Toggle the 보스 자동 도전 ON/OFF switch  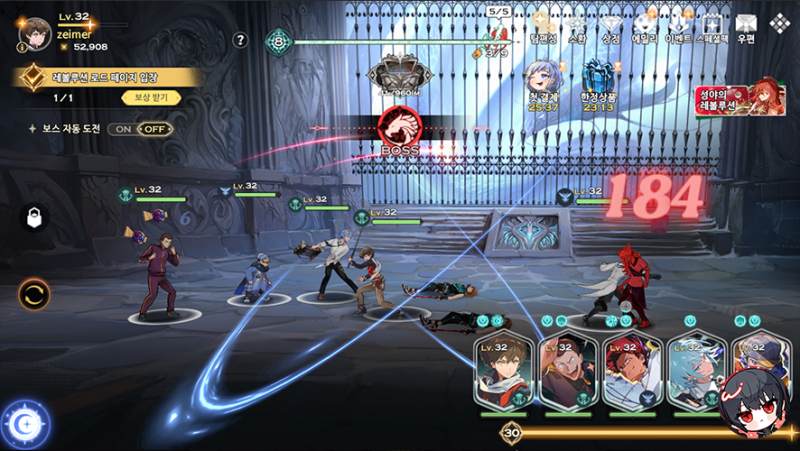[x=140, y=129]
